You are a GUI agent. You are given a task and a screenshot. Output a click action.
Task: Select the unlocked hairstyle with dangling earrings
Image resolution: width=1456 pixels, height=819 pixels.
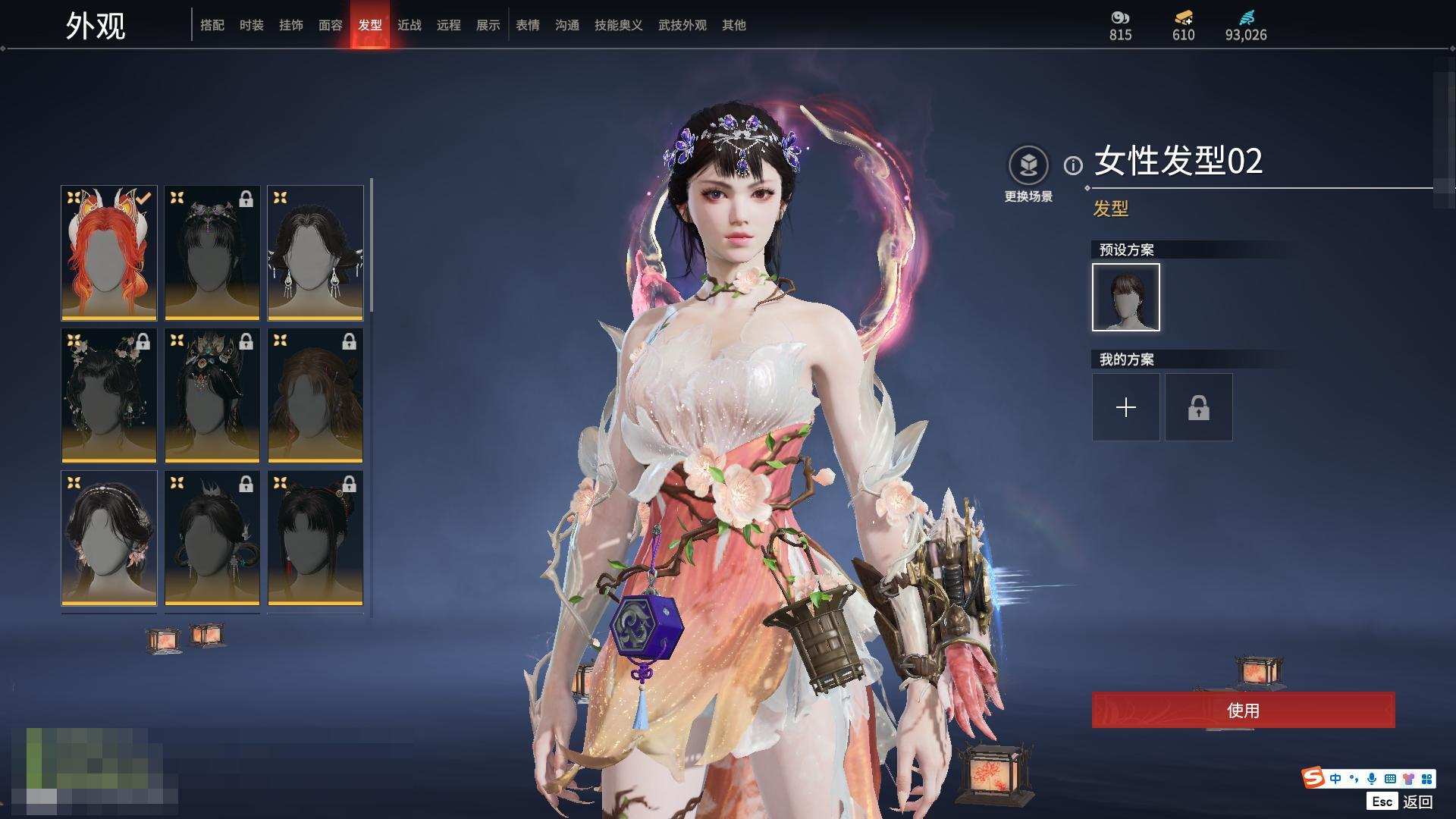315,253
